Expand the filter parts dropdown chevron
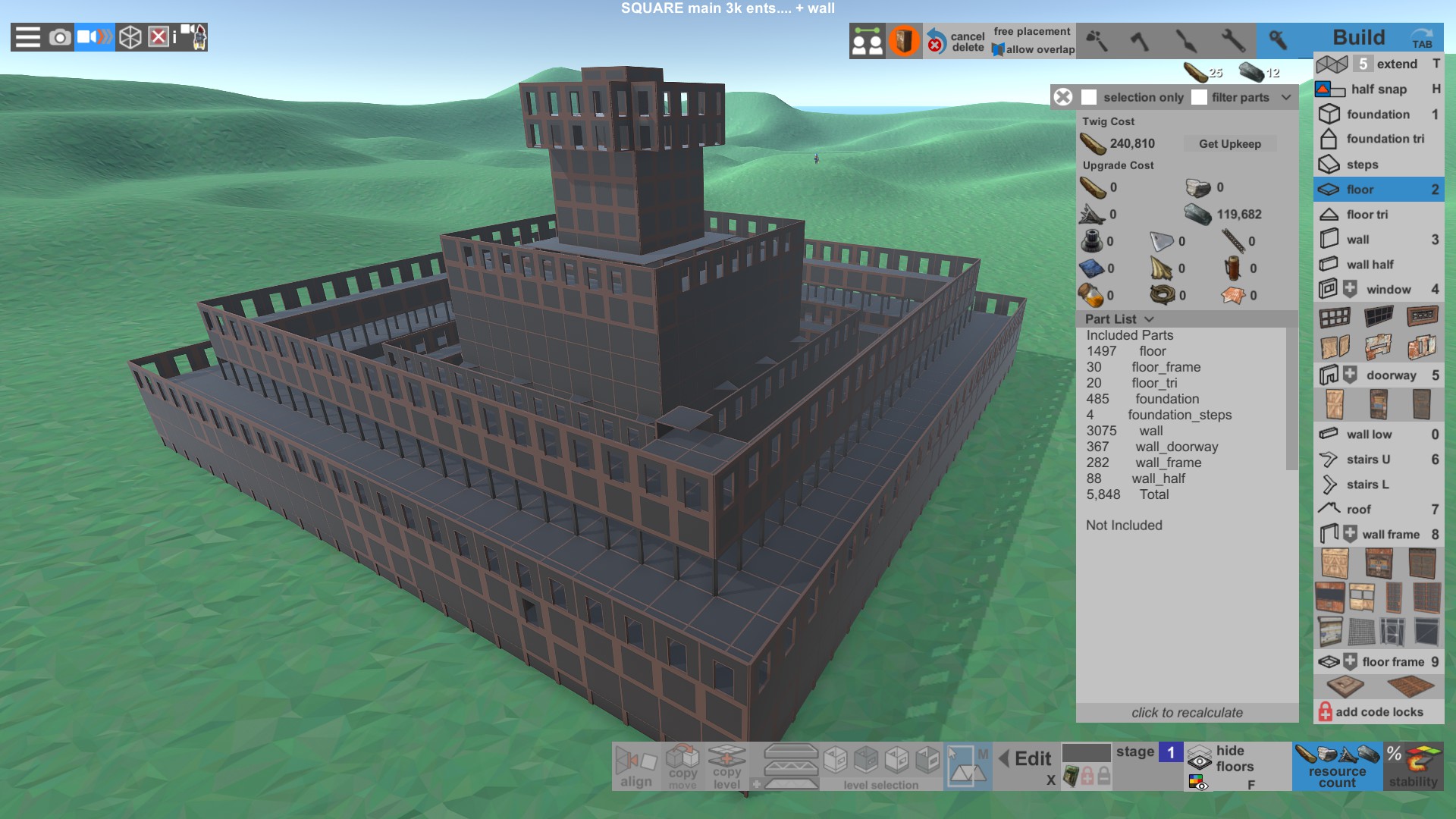Viewport: 1456px width, 819px height. point(1286,97)
